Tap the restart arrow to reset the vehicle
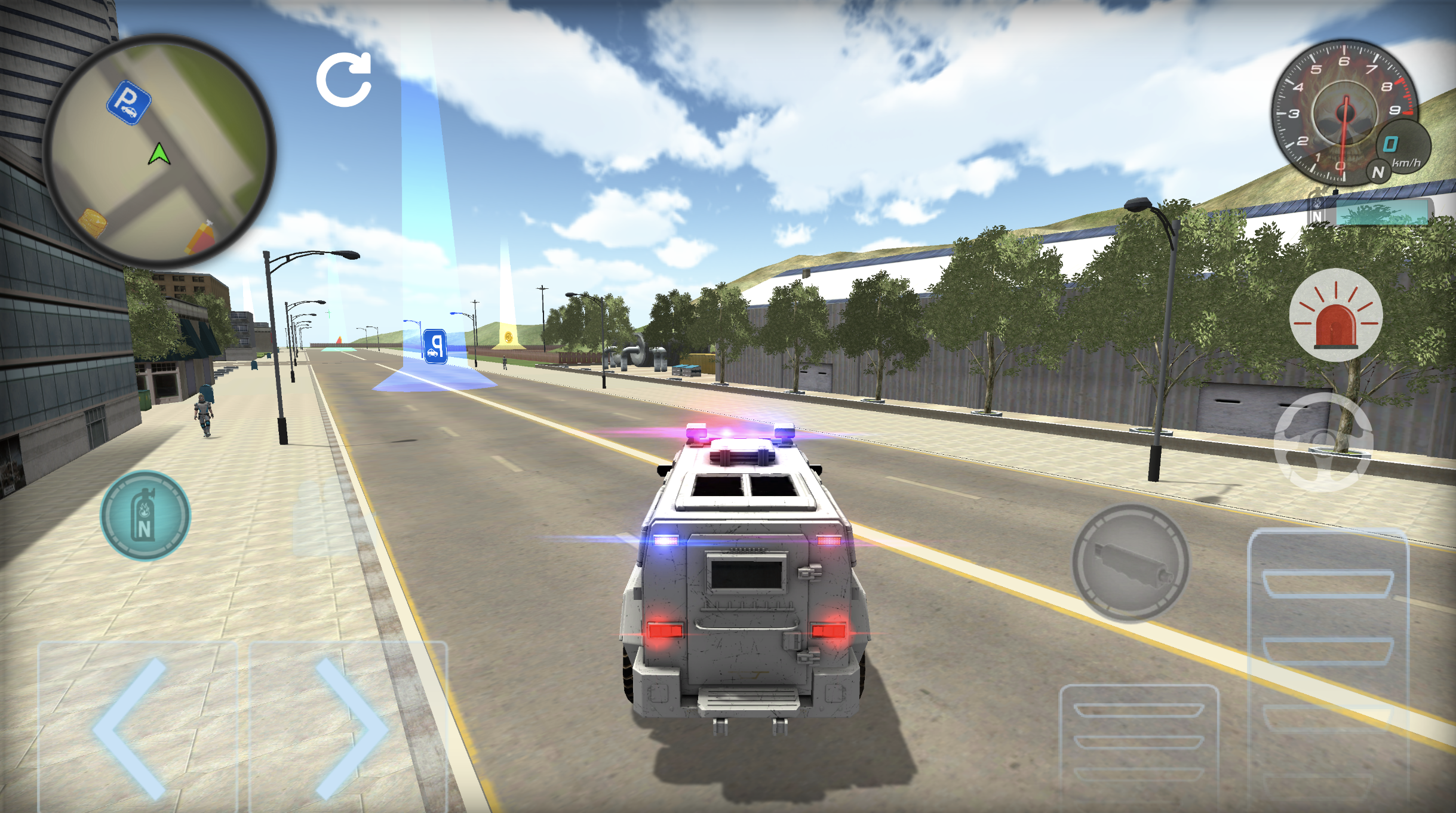This screenshot has width=1456, height=813. coord(345,79)
